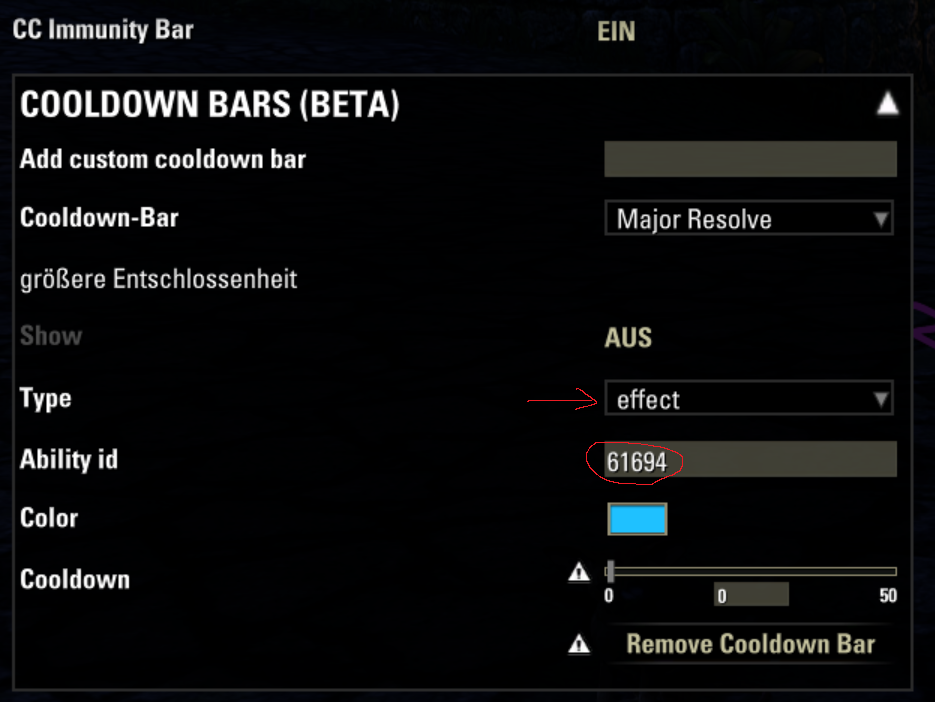Click the Add custom cooldown bar field
This screenshot has height=702, width=935.
point(750,159)
